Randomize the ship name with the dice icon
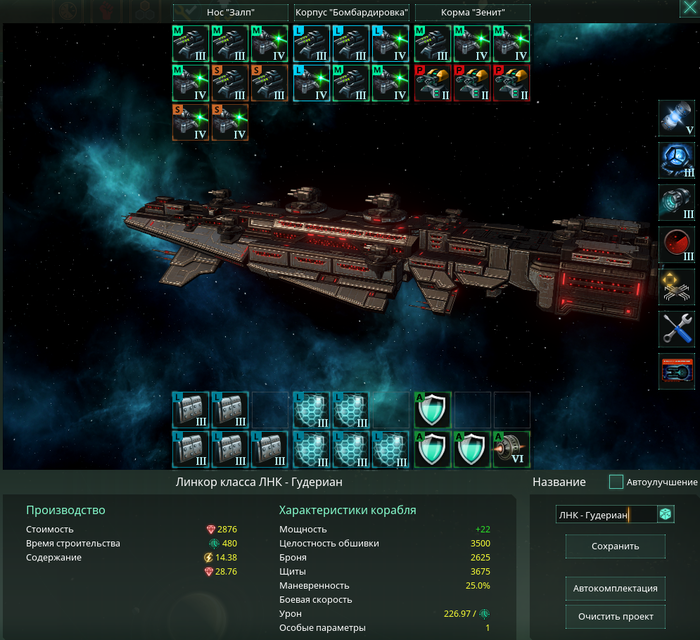This screenshot has height=640, width=700. (x=665, y=514)
